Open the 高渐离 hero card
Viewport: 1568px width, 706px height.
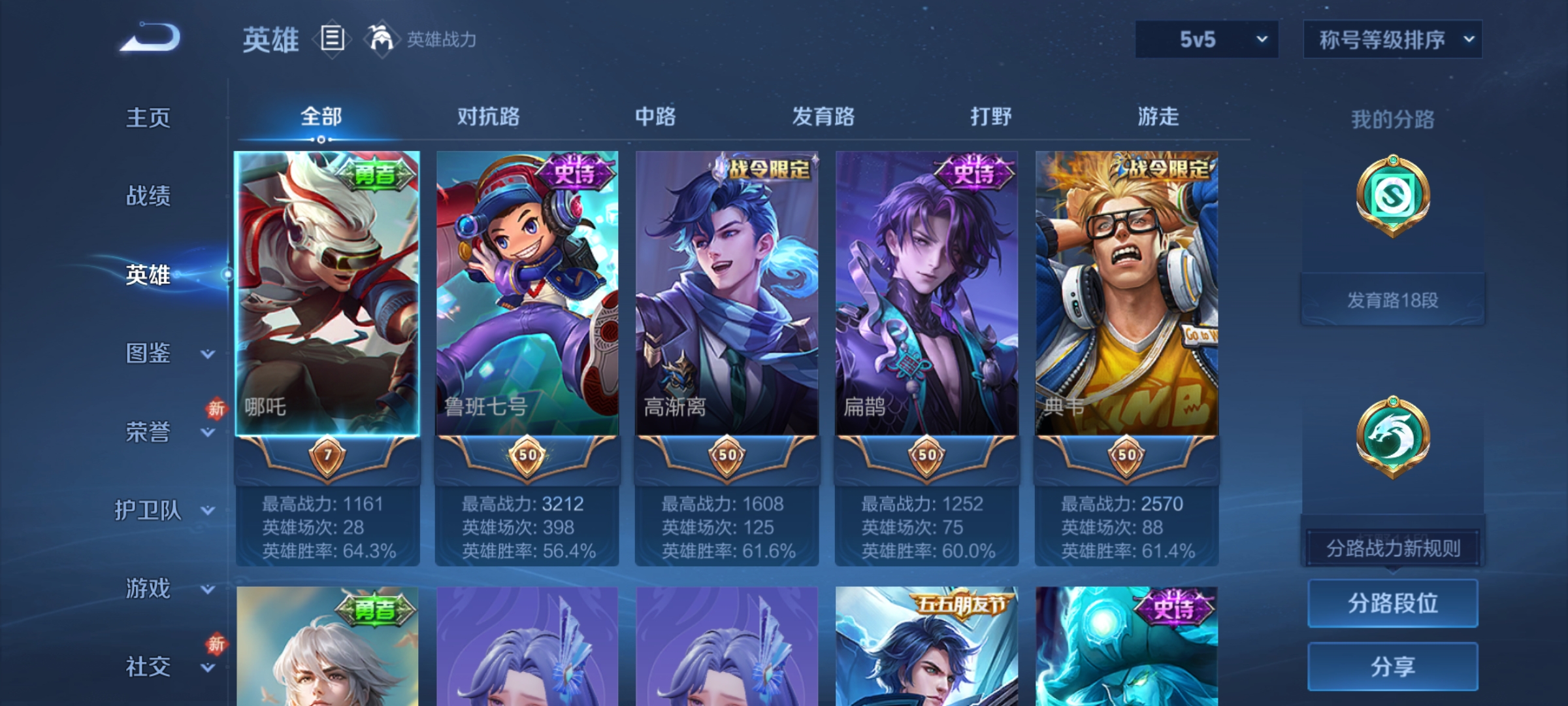[x=727, y=294]
